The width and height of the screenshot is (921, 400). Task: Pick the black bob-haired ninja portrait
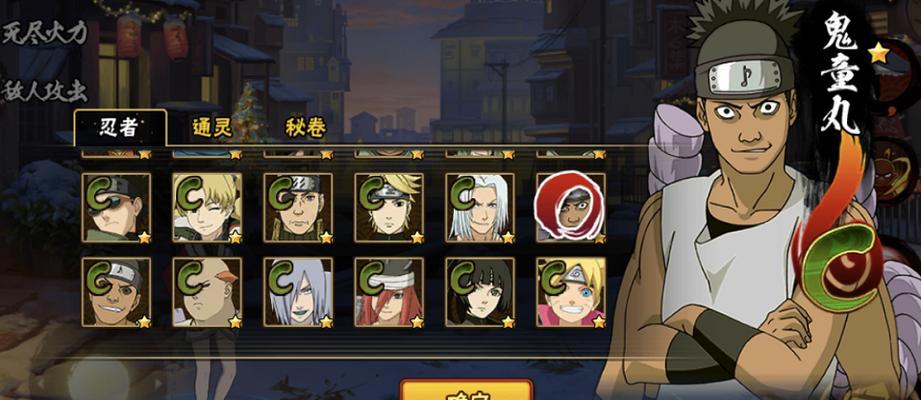pos(480,292)
